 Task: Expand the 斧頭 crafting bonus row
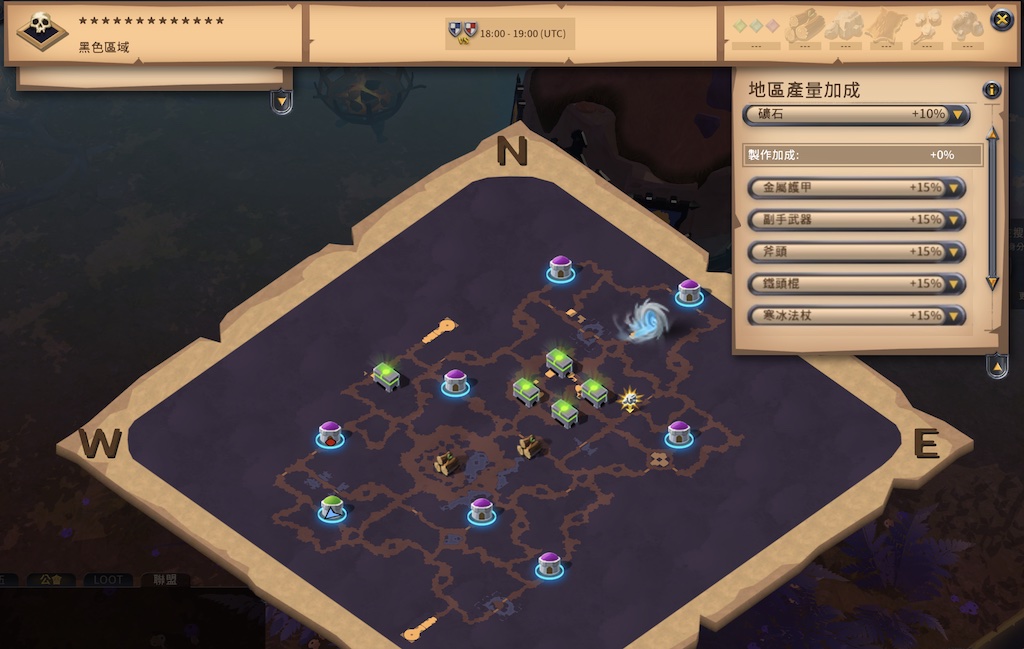tap(955, 252)
